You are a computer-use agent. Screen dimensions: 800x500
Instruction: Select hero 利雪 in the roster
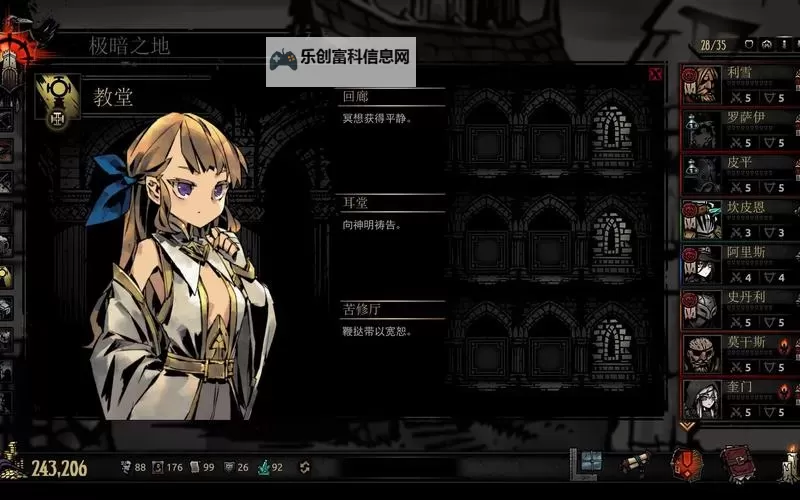pyautogui.click(x=739, y=84)
